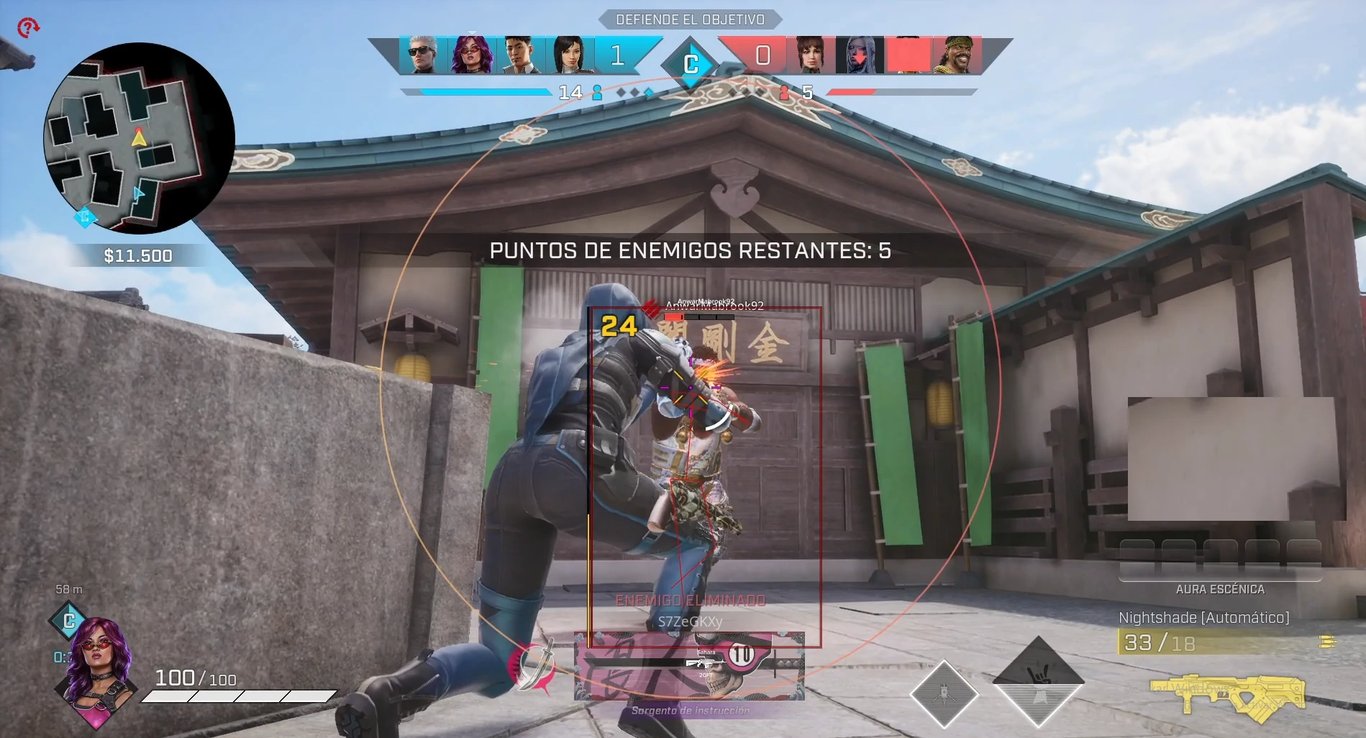Click the eliminated player name S7ZeGKXy
This screenshot has width=1366, height=738.
point(688,620)
